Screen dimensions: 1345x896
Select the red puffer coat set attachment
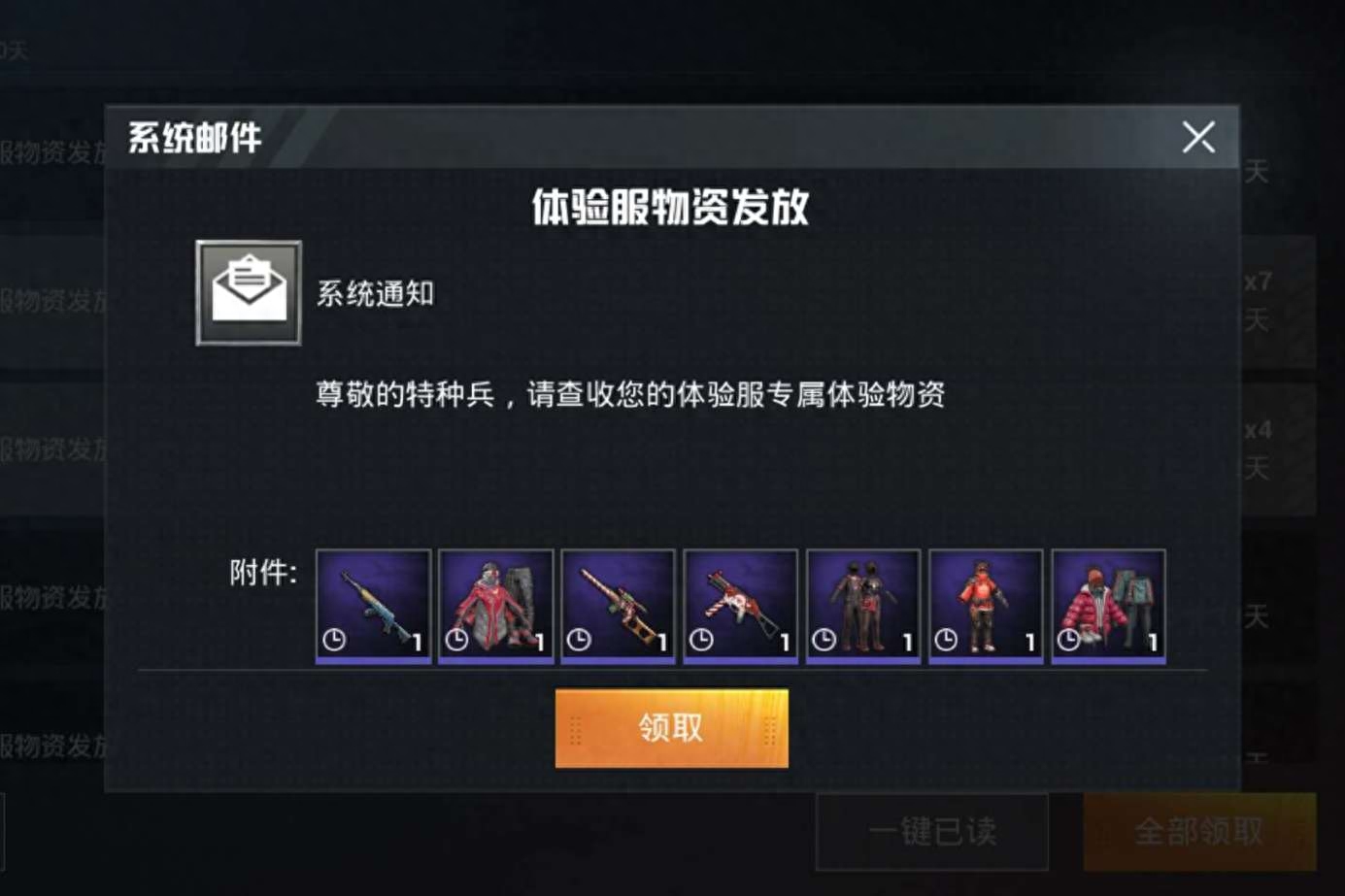click(x=1107, y=604)
